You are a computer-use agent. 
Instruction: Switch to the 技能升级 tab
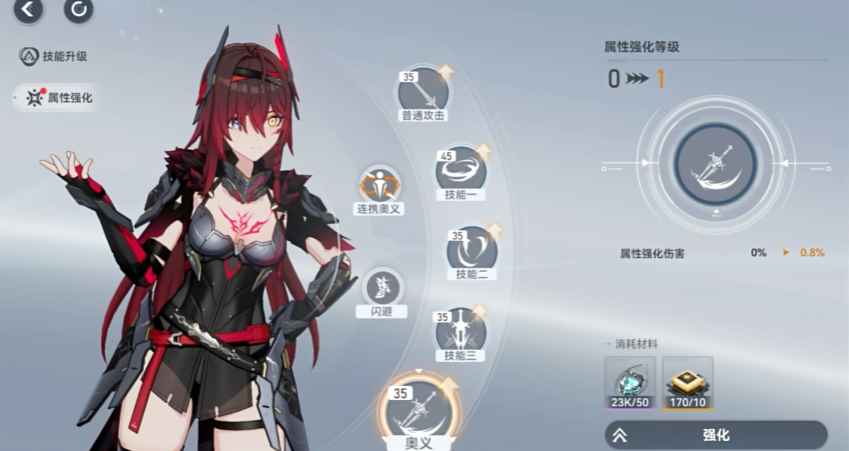(55, 56)
